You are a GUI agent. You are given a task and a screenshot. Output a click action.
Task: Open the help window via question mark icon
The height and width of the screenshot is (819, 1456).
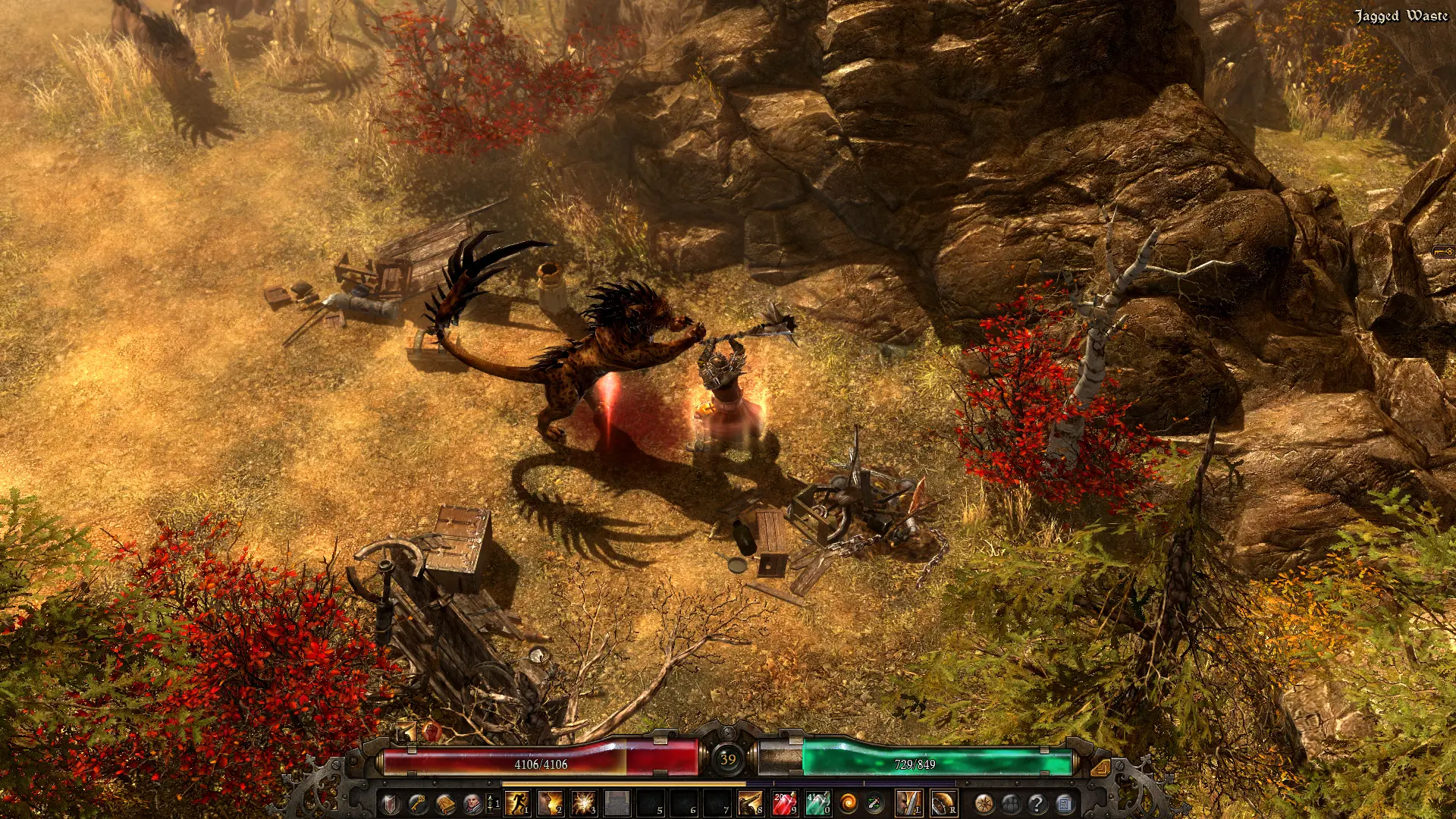tap(1037, 802)
